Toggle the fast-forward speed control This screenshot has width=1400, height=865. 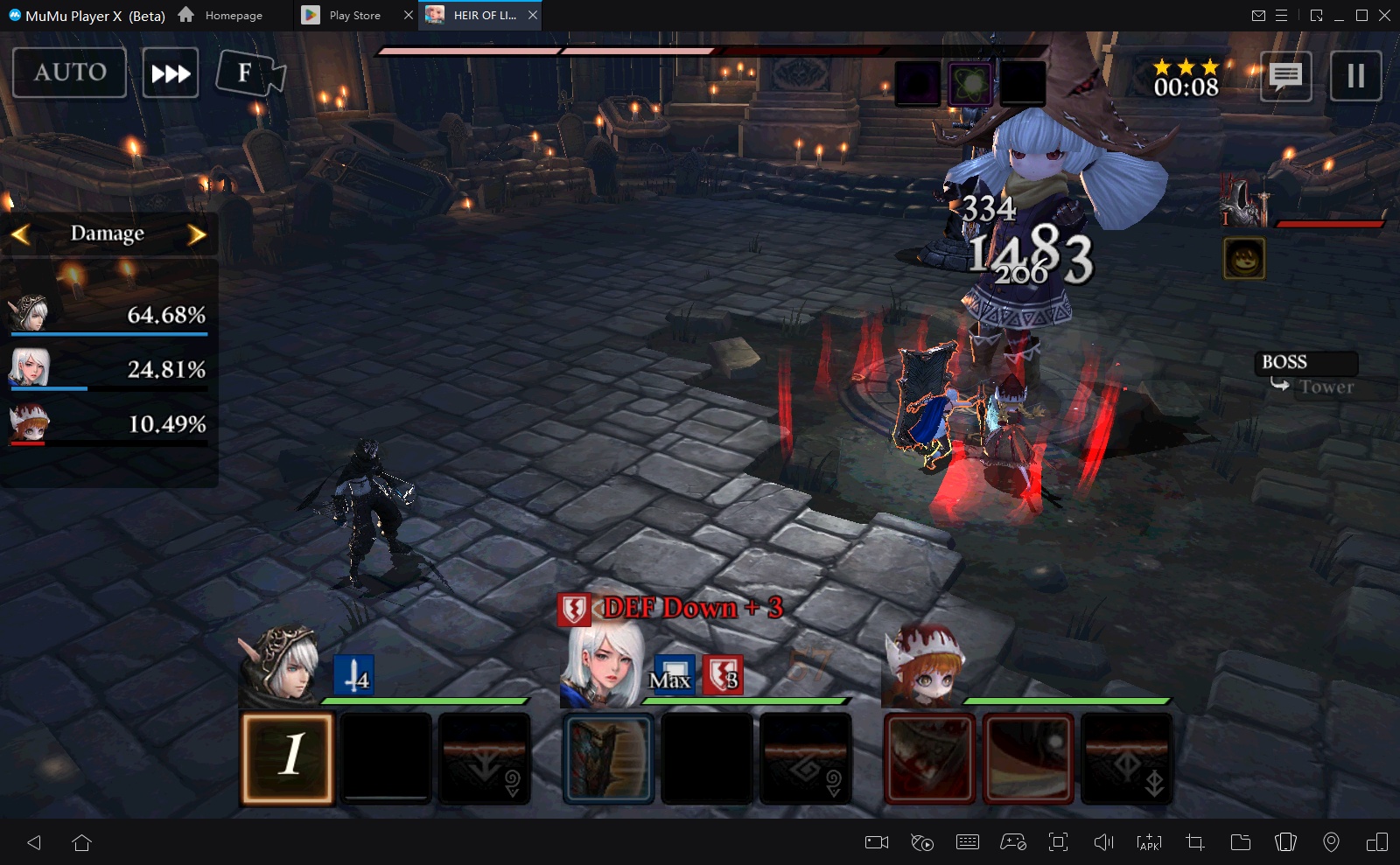coord(170,73)
